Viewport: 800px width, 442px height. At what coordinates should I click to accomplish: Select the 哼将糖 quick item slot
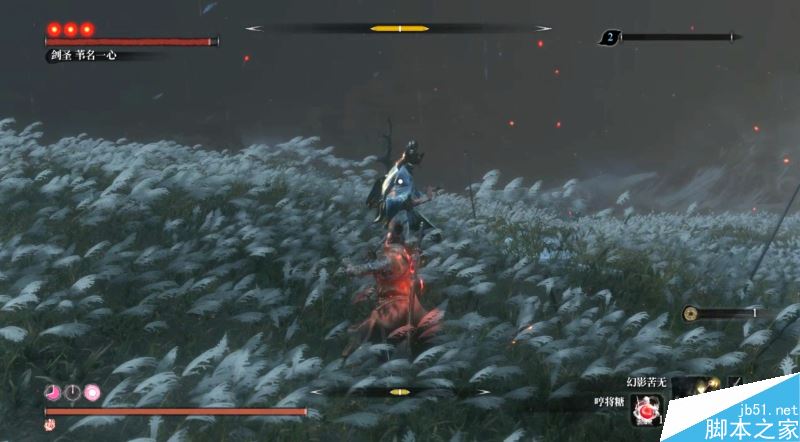click(x=649, y=408)
